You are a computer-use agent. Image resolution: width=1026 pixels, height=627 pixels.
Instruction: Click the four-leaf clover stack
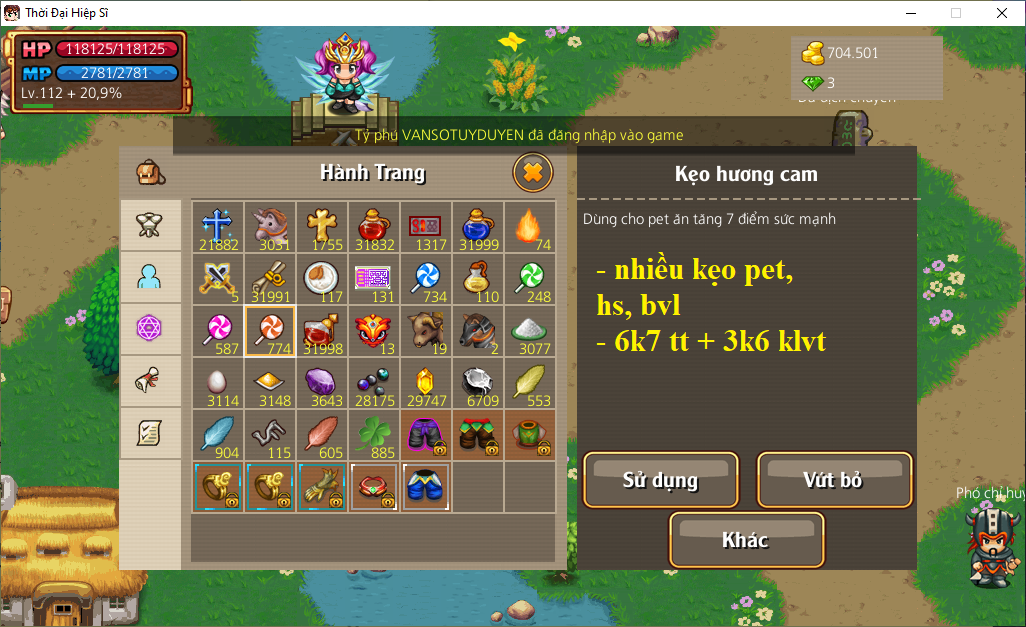coord(374,435)
